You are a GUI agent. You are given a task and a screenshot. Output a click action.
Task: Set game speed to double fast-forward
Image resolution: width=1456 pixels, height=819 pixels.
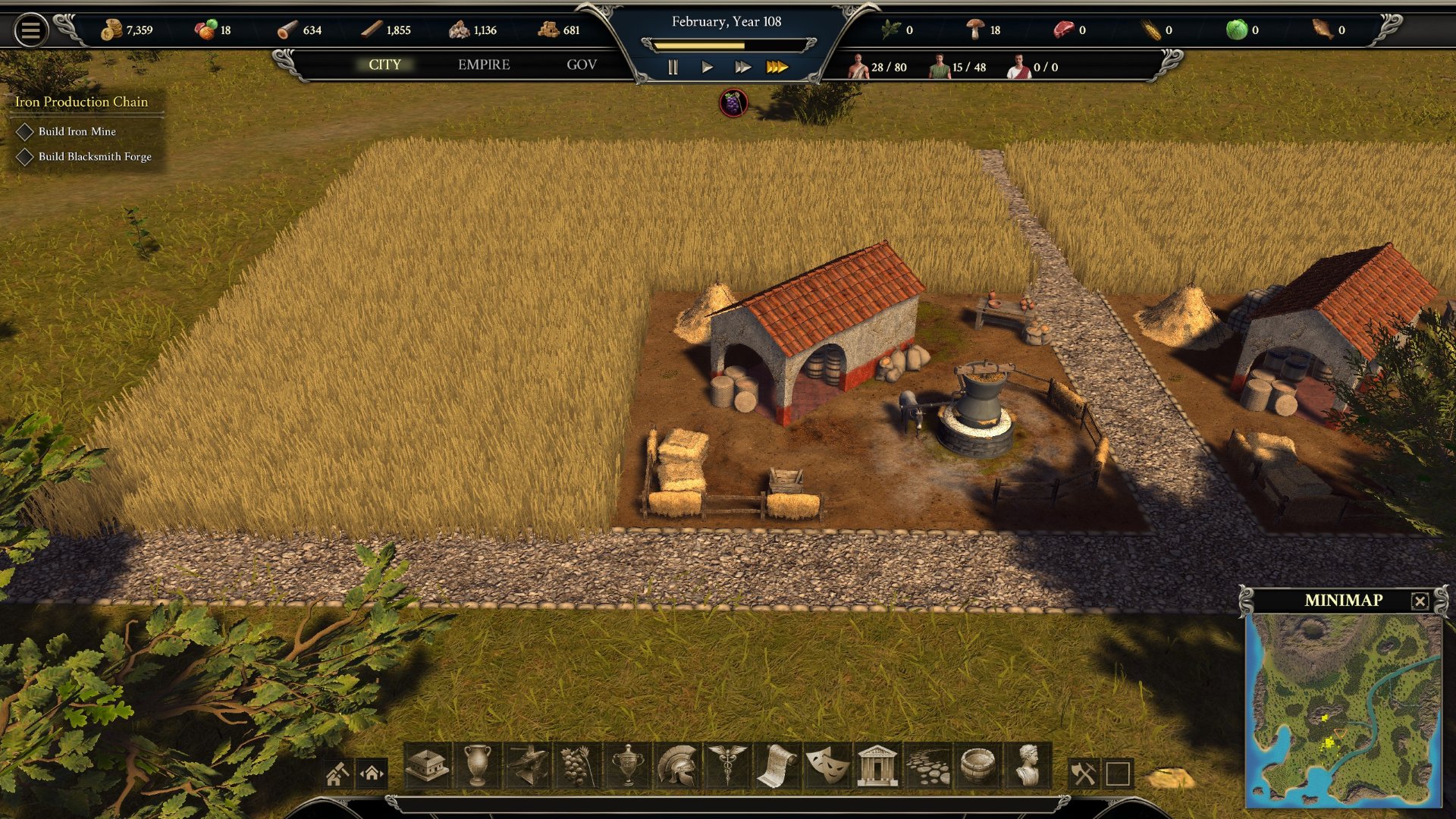(742, 67)
